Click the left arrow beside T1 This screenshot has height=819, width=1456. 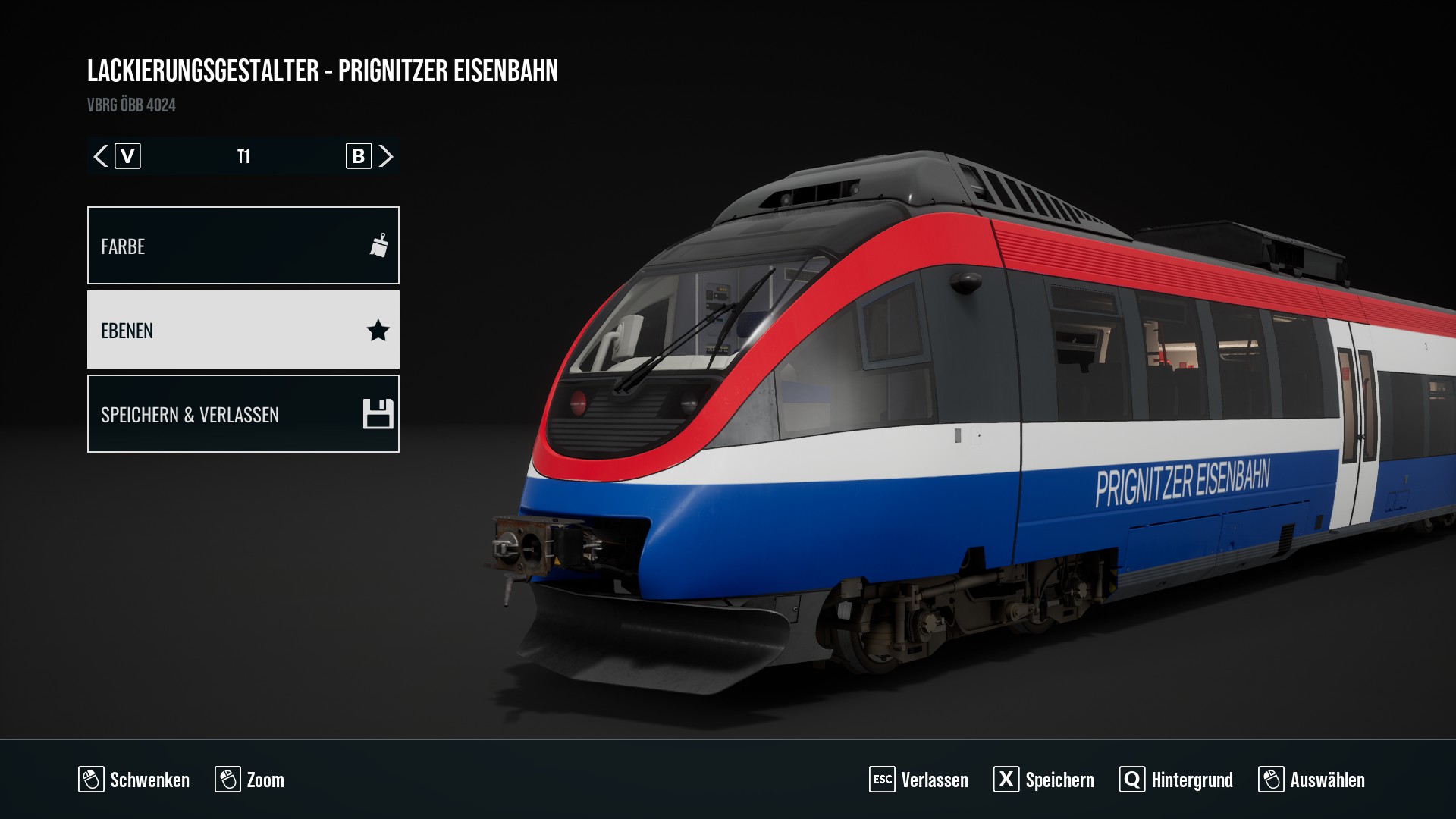[x=101, y=156]
